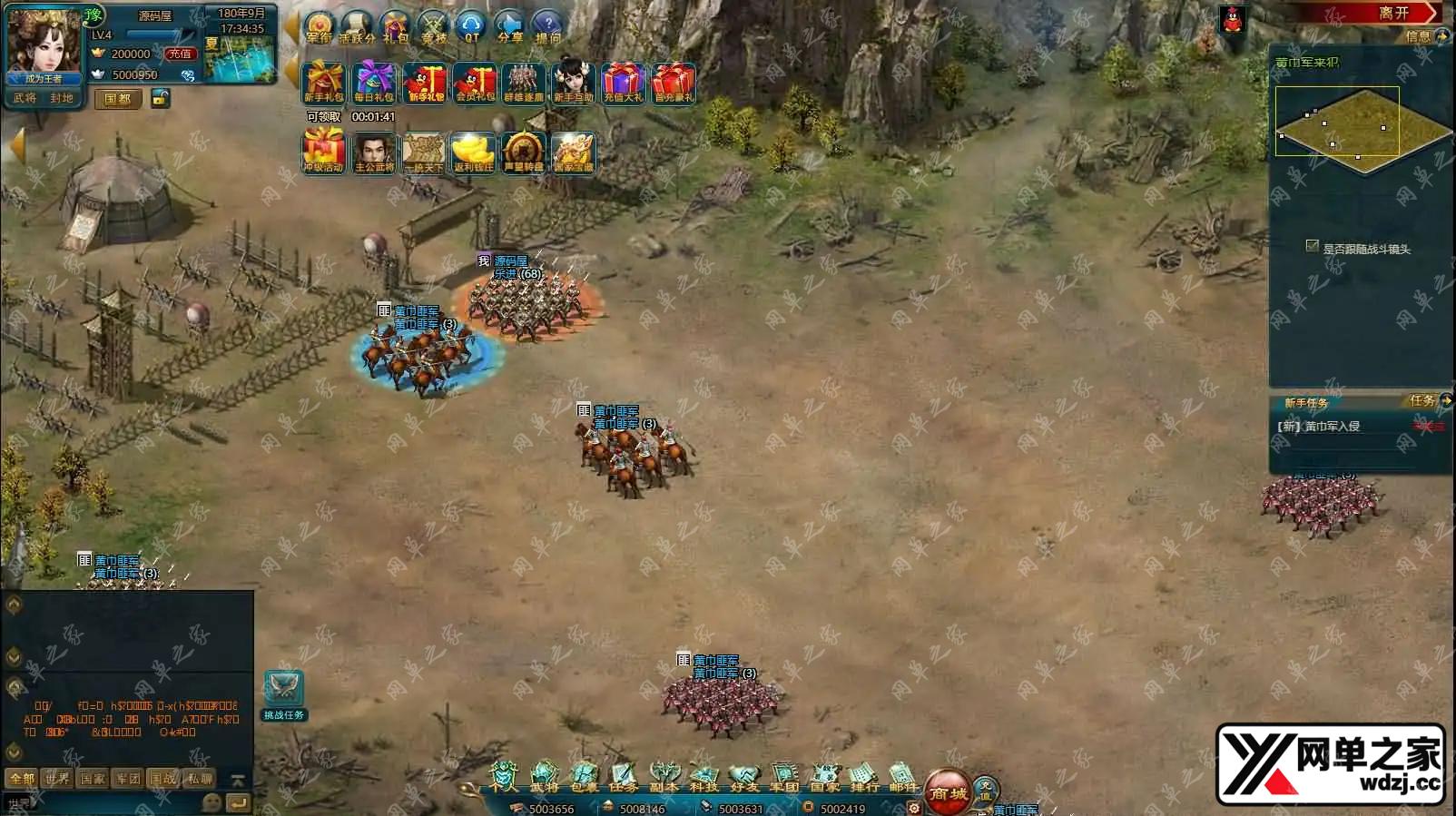Open the 返利钱庄 gold ingot icon

[x=473, y=152]
